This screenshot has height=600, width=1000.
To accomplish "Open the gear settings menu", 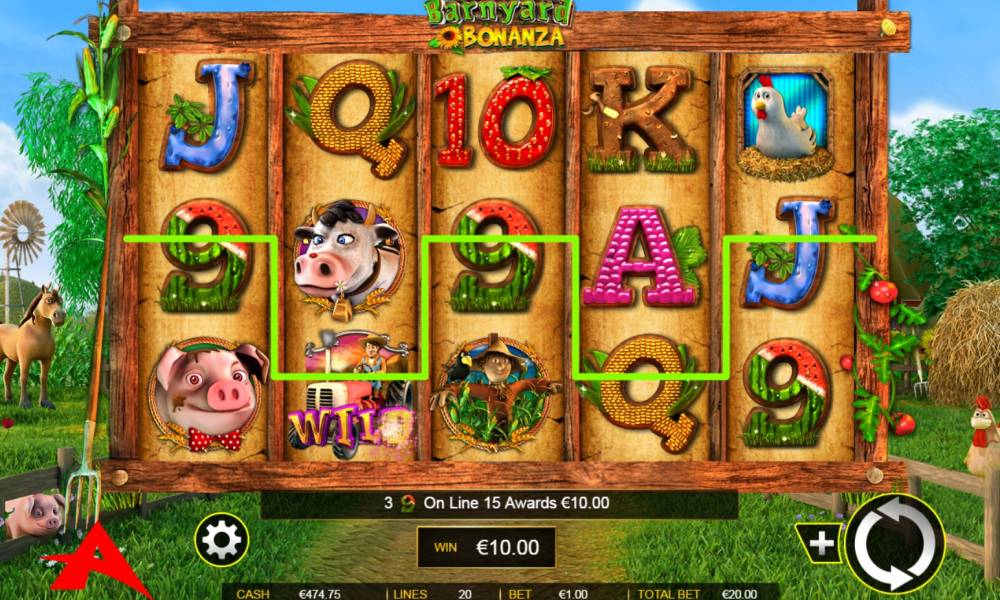I will (x=221, y=541).
